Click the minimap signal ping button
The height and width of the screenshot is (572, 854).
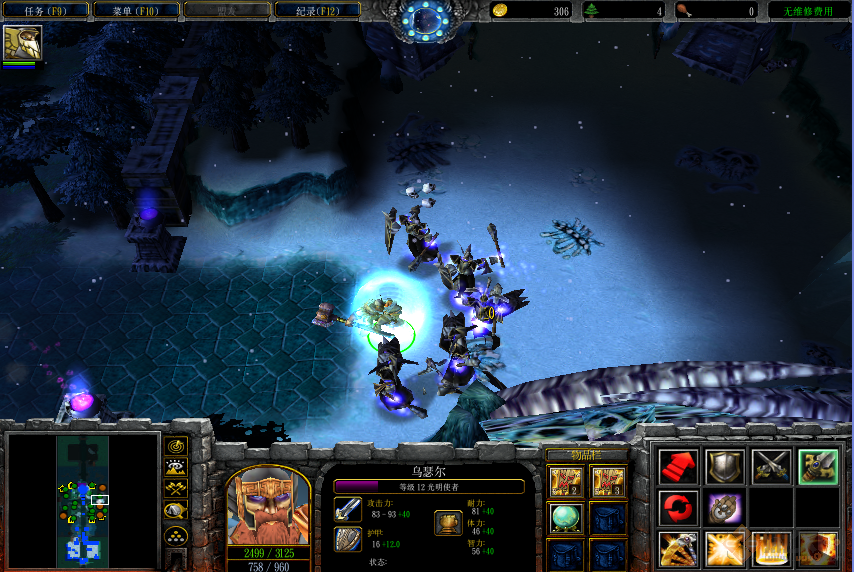tap(177, 445)
